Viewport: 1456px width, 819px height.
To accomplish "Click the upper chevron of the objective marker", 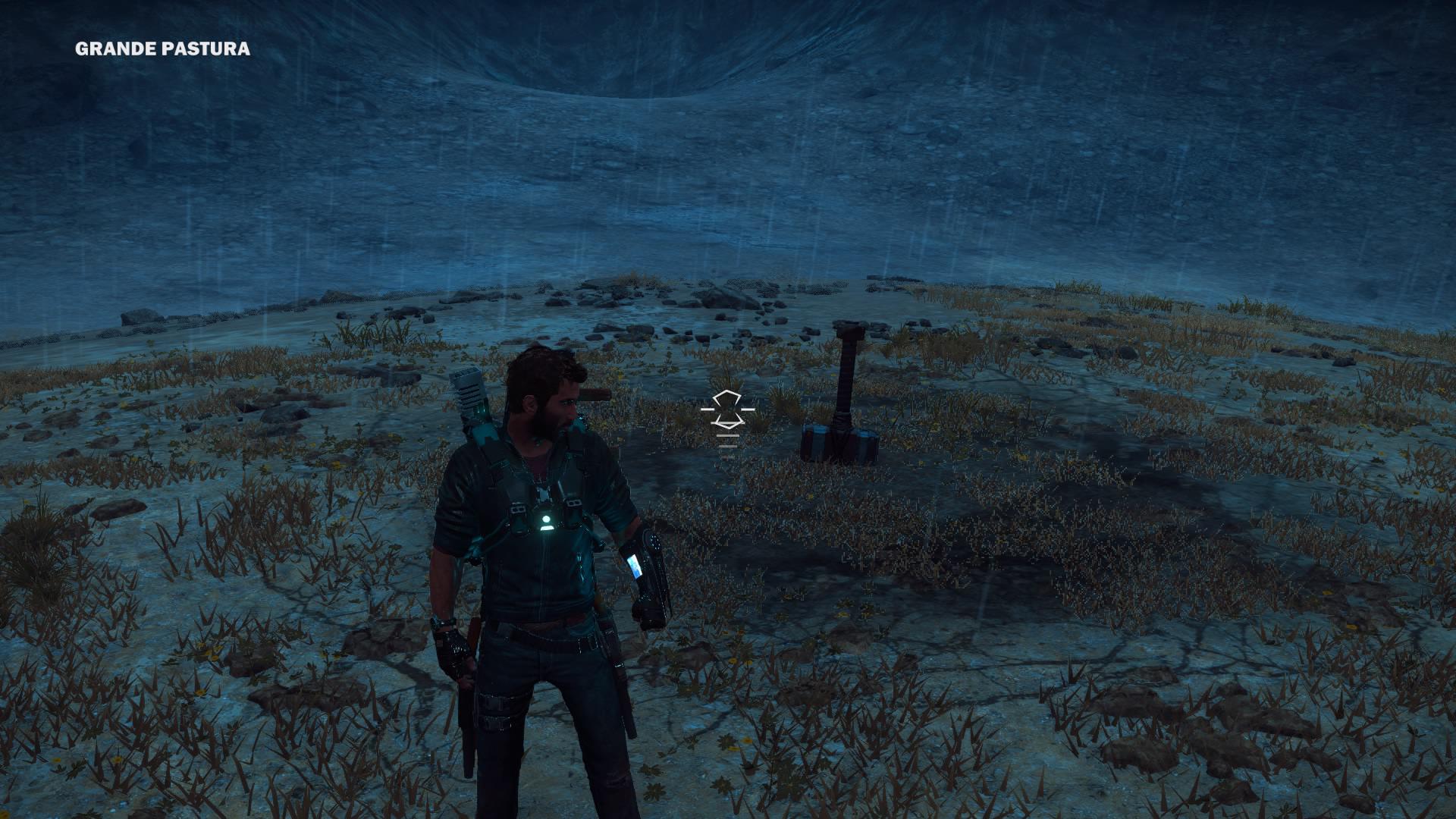I will pyautogui.click(x=727, y=398).
